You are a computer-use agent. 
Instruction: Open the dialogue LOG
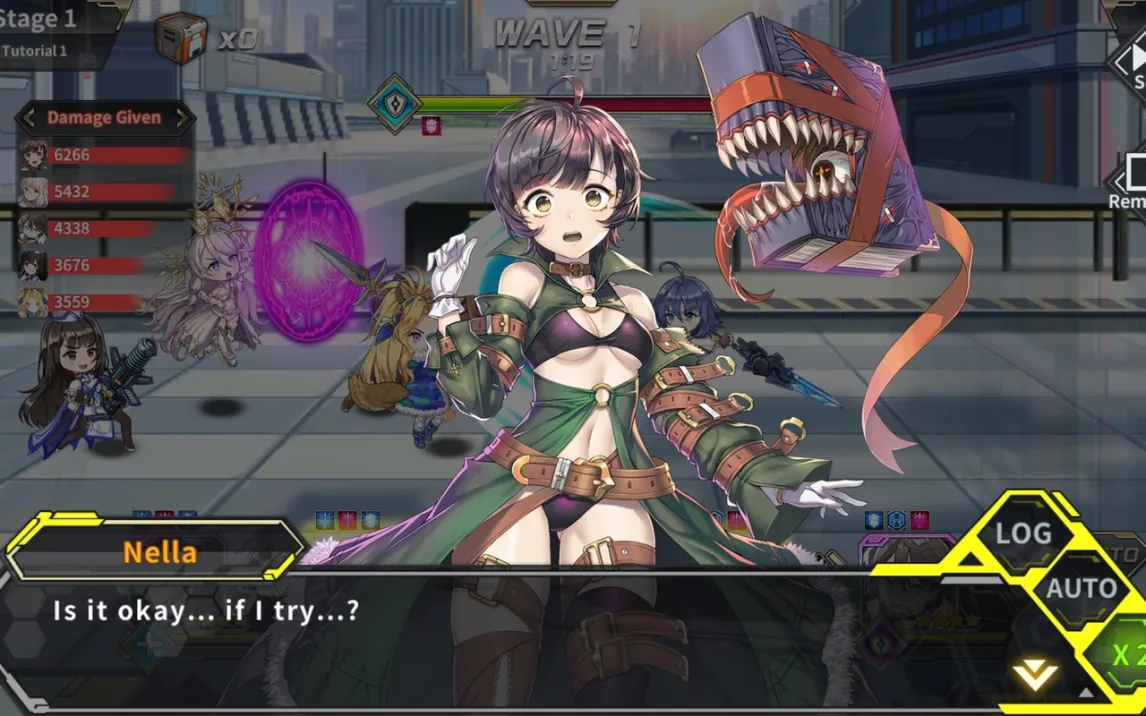click(1022, 534)
